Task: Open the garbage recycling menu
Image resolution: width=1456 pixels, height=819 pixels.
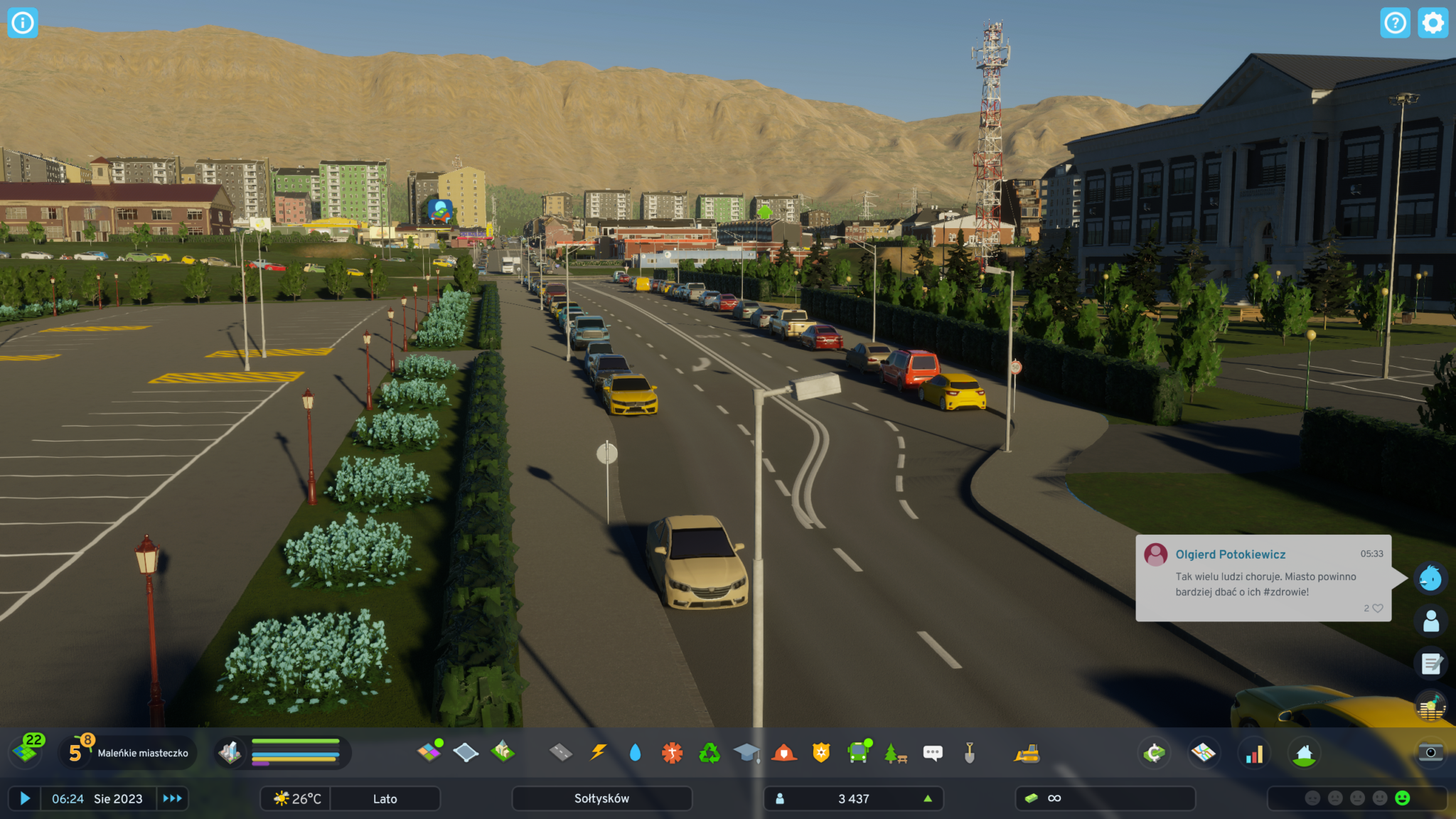Action: coord(710,752)
